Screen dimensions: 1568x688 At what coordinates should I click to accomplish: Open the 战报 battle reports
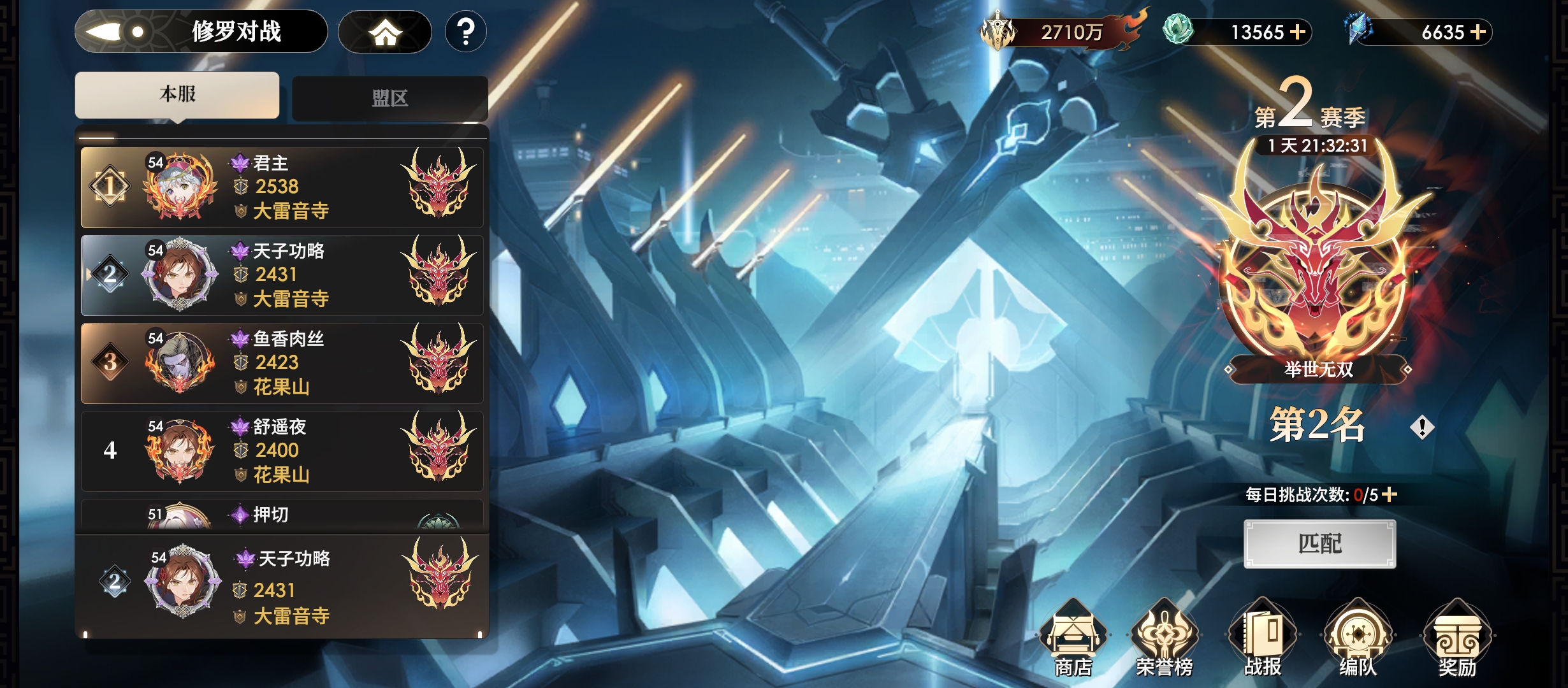click(1262, 638)
